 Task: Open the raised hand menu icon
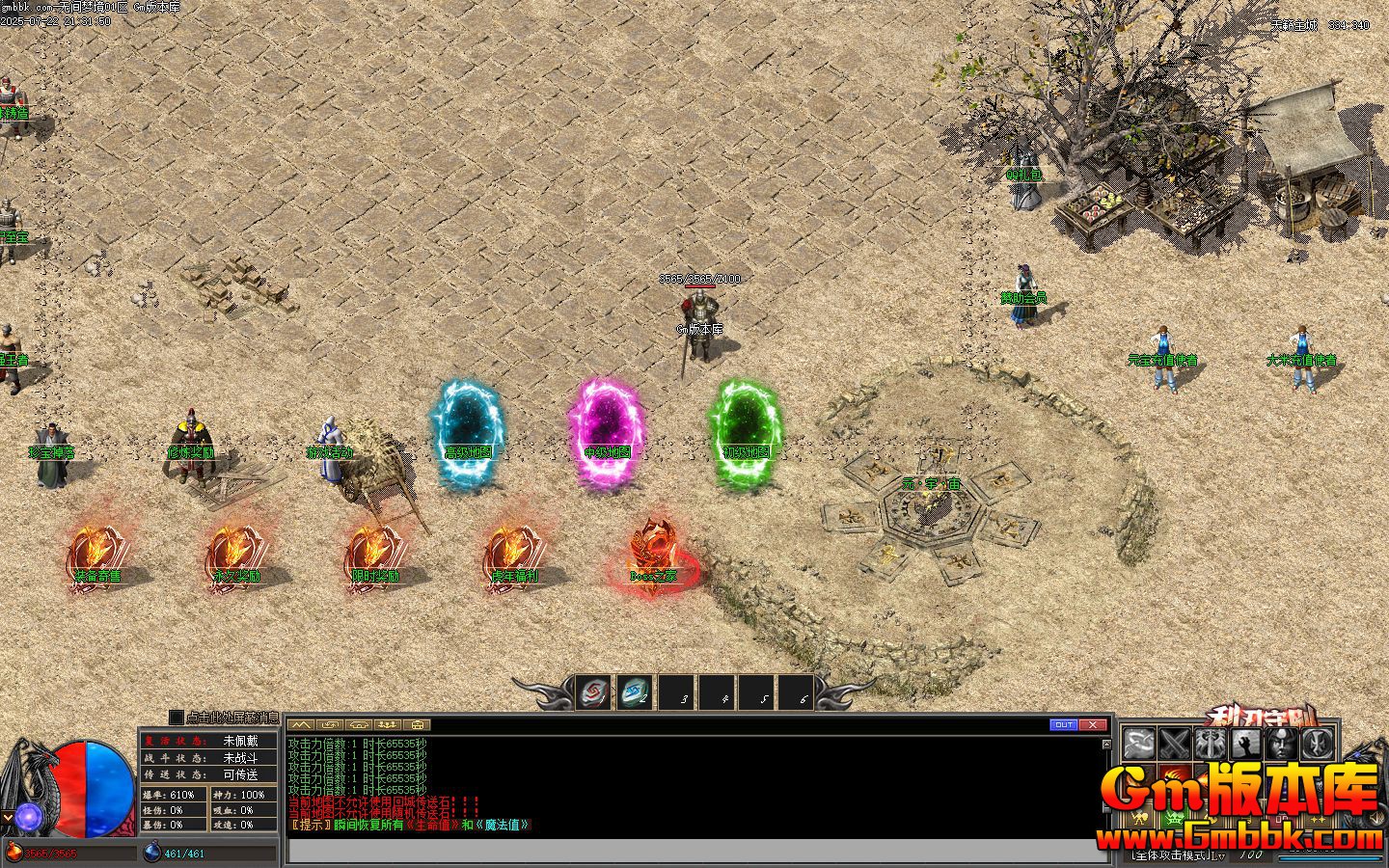[x=1244, y=744]
